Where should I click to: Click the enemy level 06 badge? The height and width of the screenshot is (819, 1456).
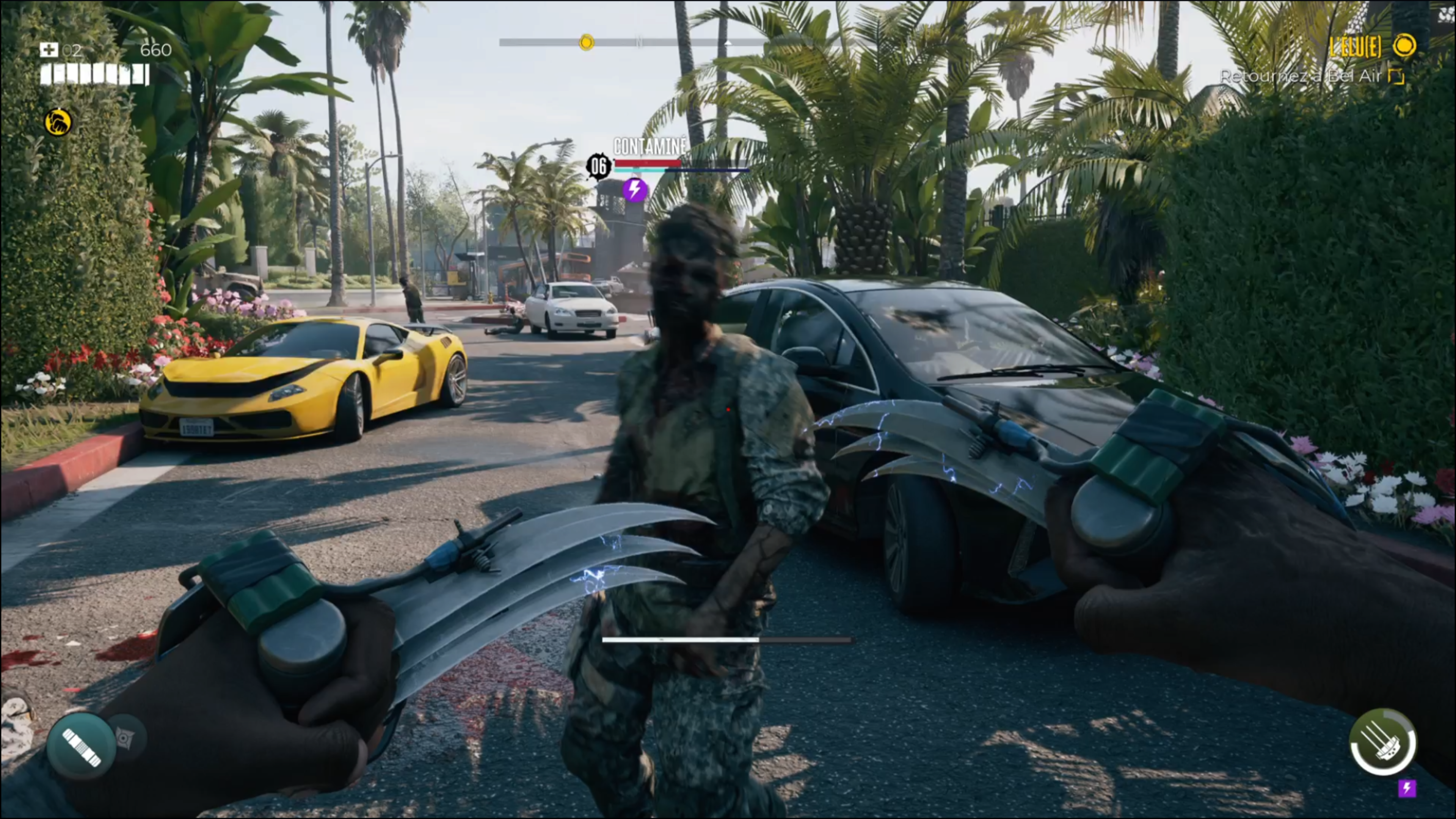(x=599, y=166)
